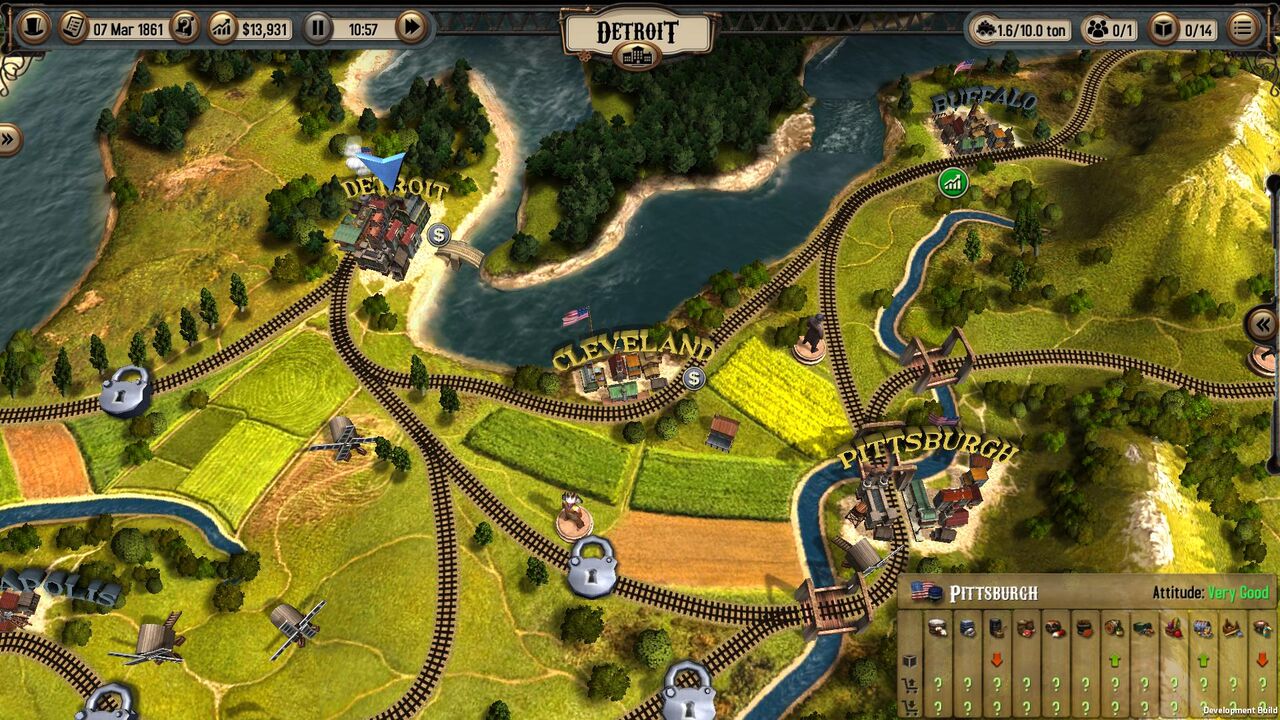
Task: Open the top hat character menu
Action: click(33, 27)
